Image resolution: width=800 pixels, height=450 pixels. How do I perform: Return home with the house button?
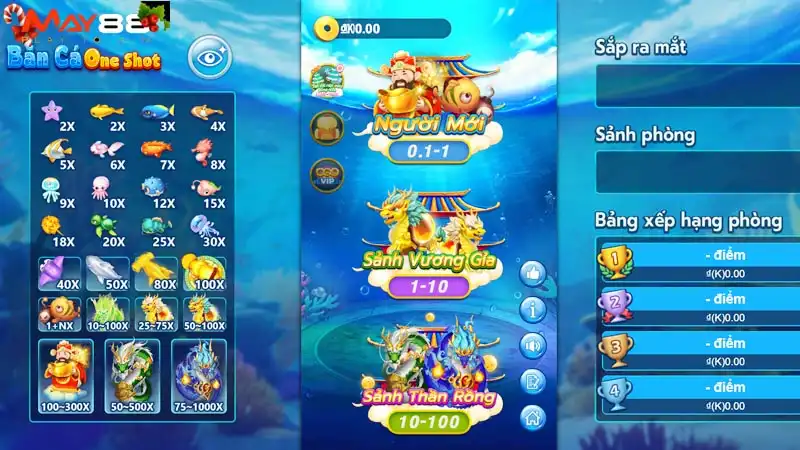pos(533,416)
